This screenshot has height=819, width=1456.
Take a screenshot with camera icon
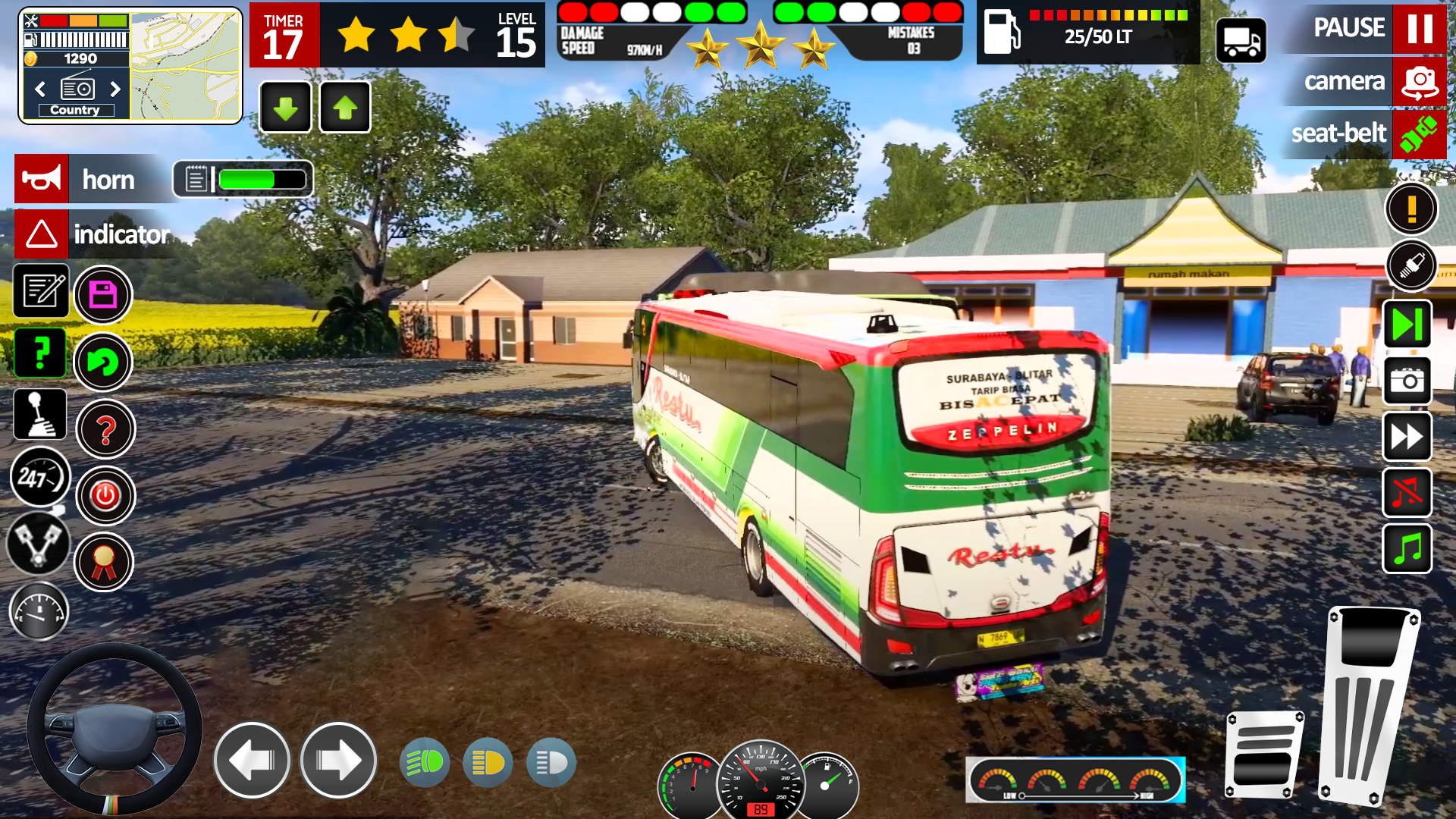[1407, 380]
